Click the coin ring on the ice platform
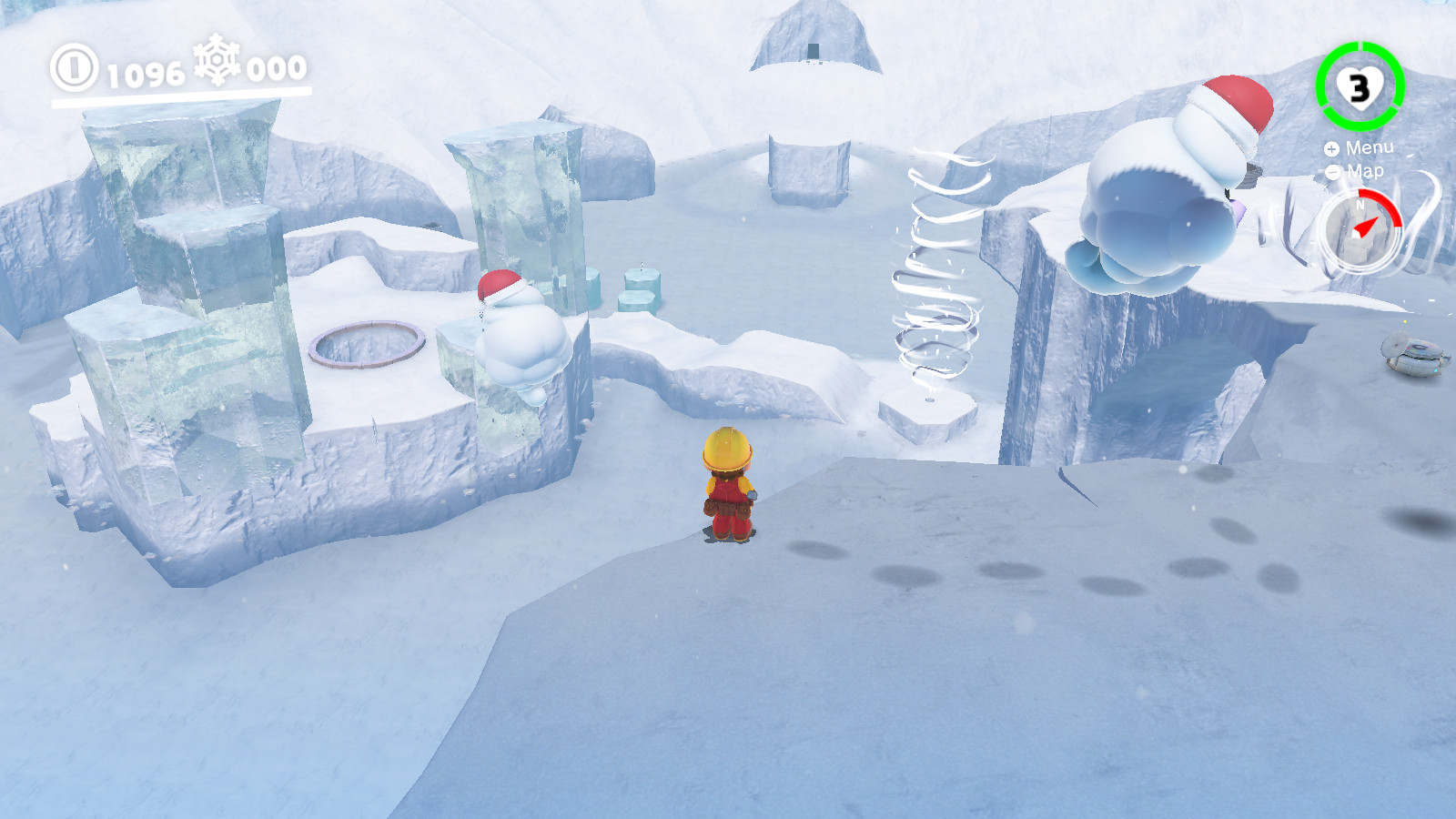 pos(368,345)
